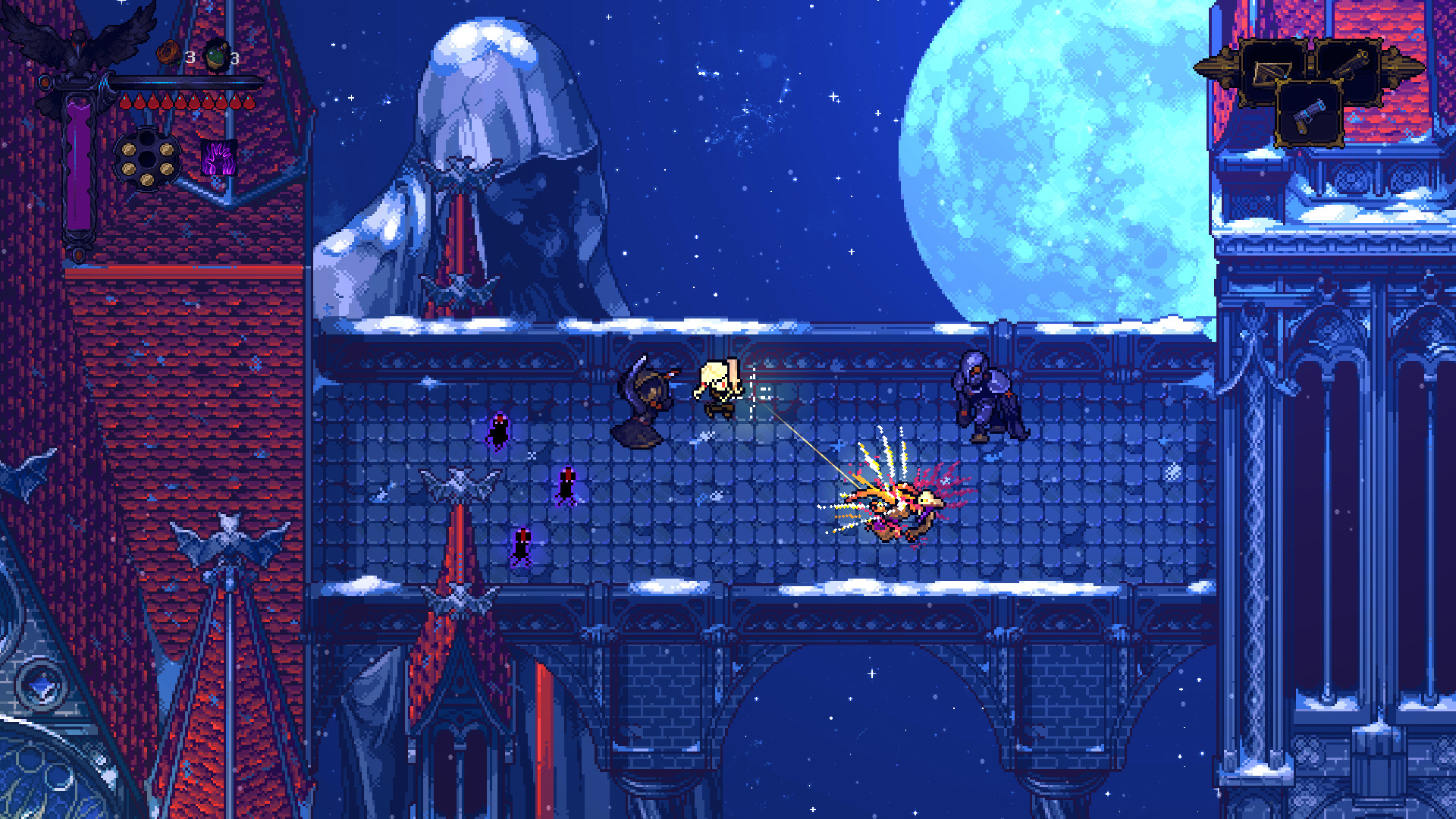Click the rose counter showing 3
This screenshot has height=819, width=1456.
click(190, 56)
